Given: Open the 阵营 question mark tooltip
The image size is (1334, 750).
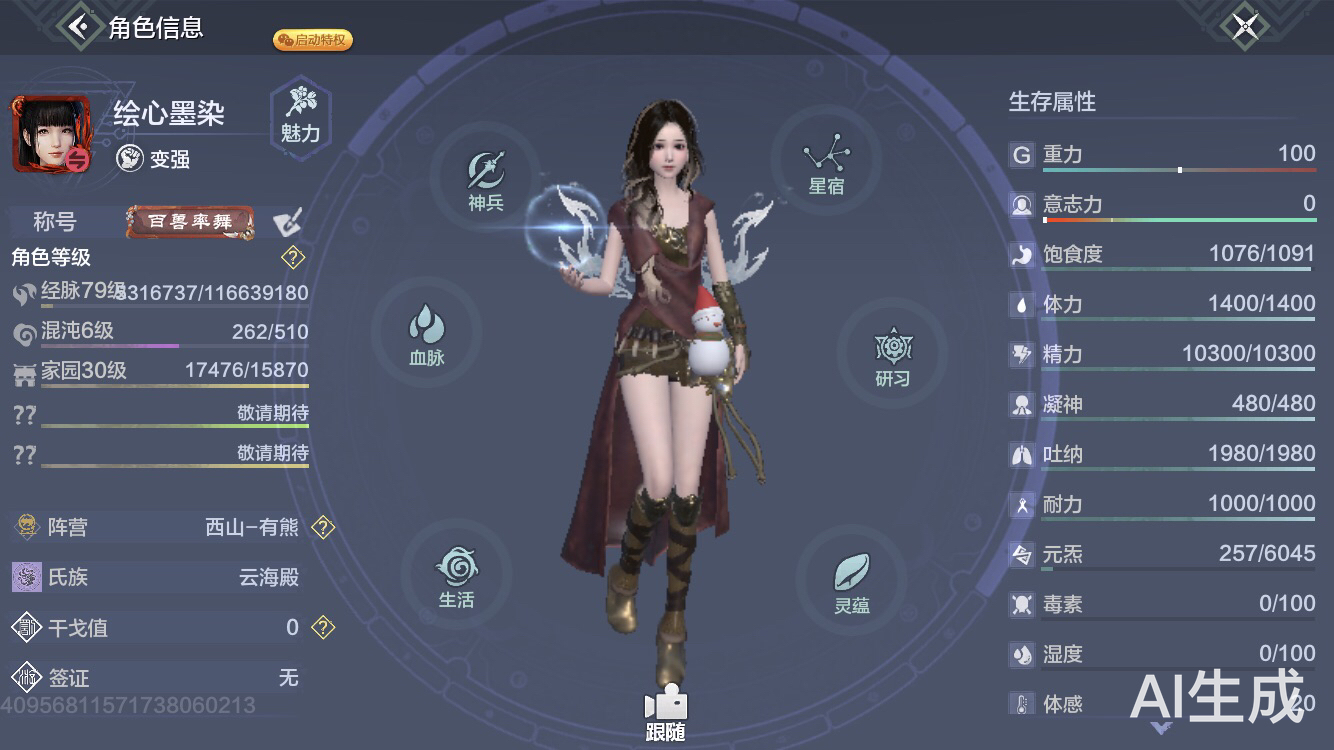Looking at the screenshot, I should (x=323, y=528).
